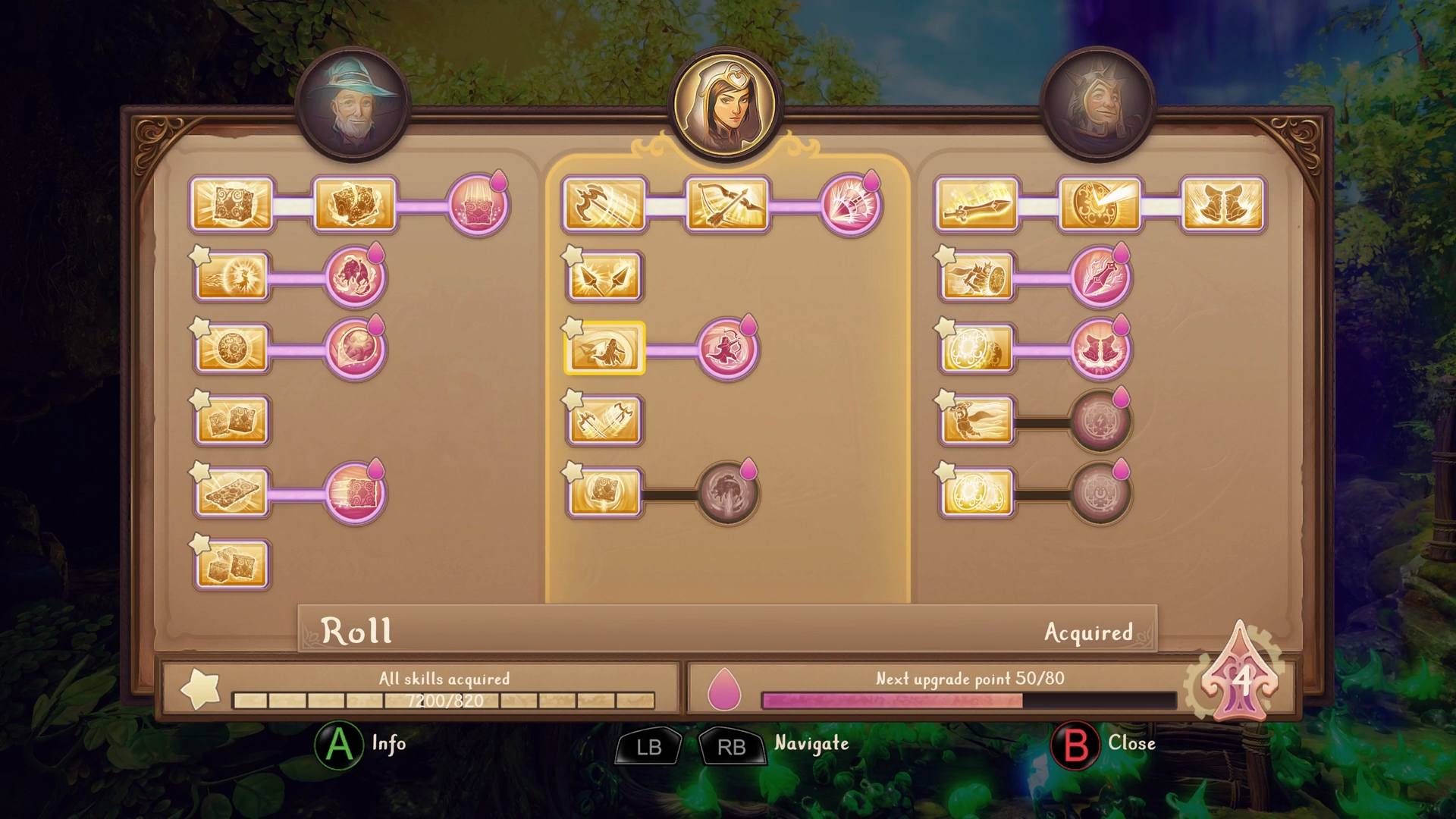The height and width of the screenshot is (819, 1456).
Task: Pick the knight's golden sword skill
Action: [x=977, y=205]
